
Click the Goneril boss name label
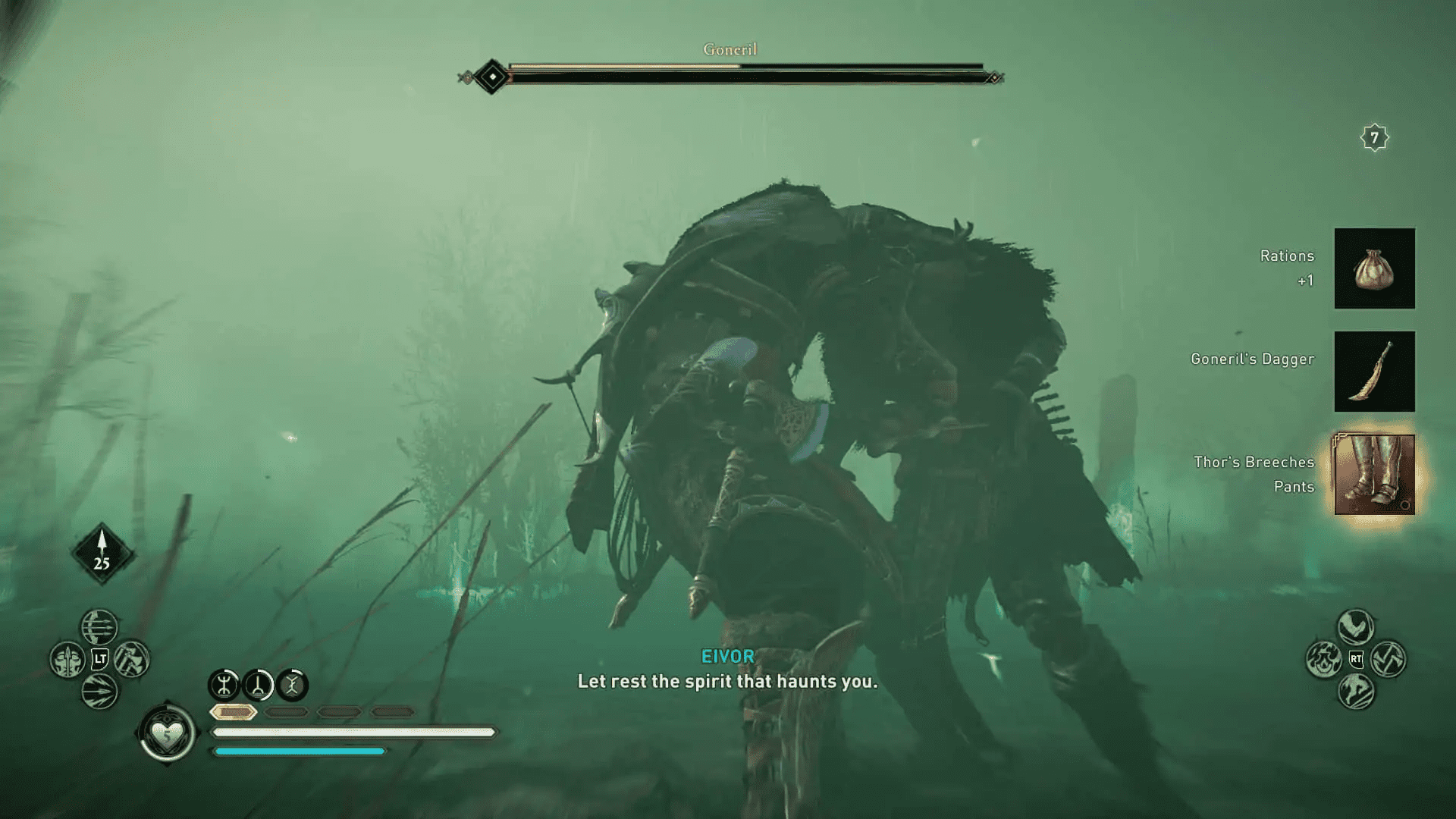point(730,49)
